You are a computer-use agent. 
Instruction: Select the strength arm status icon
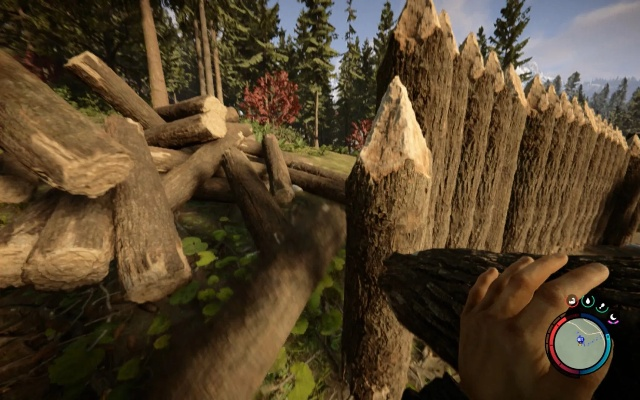coord(572,301)
